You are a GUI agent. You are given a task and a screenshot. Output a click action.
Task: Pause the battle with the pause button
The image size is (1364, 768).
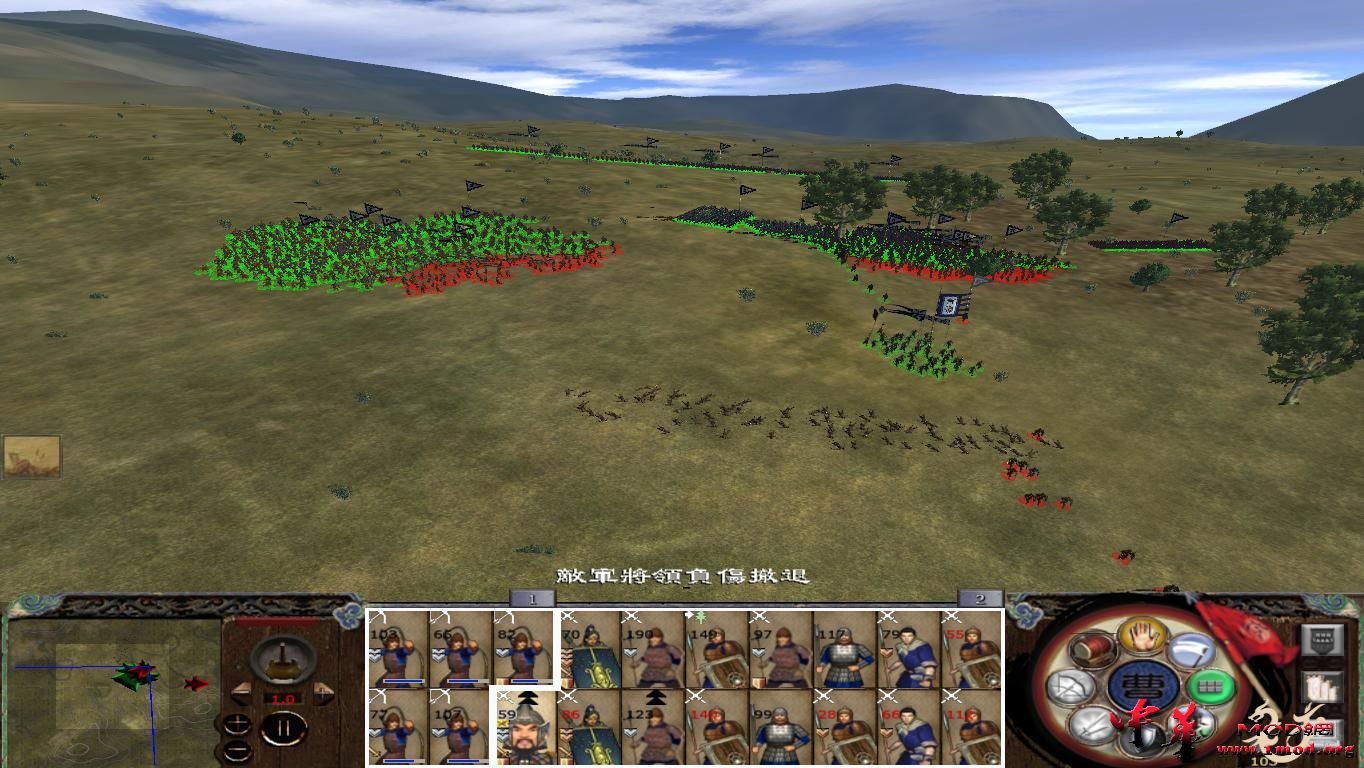pyautogui.click(x=283, y=728)
